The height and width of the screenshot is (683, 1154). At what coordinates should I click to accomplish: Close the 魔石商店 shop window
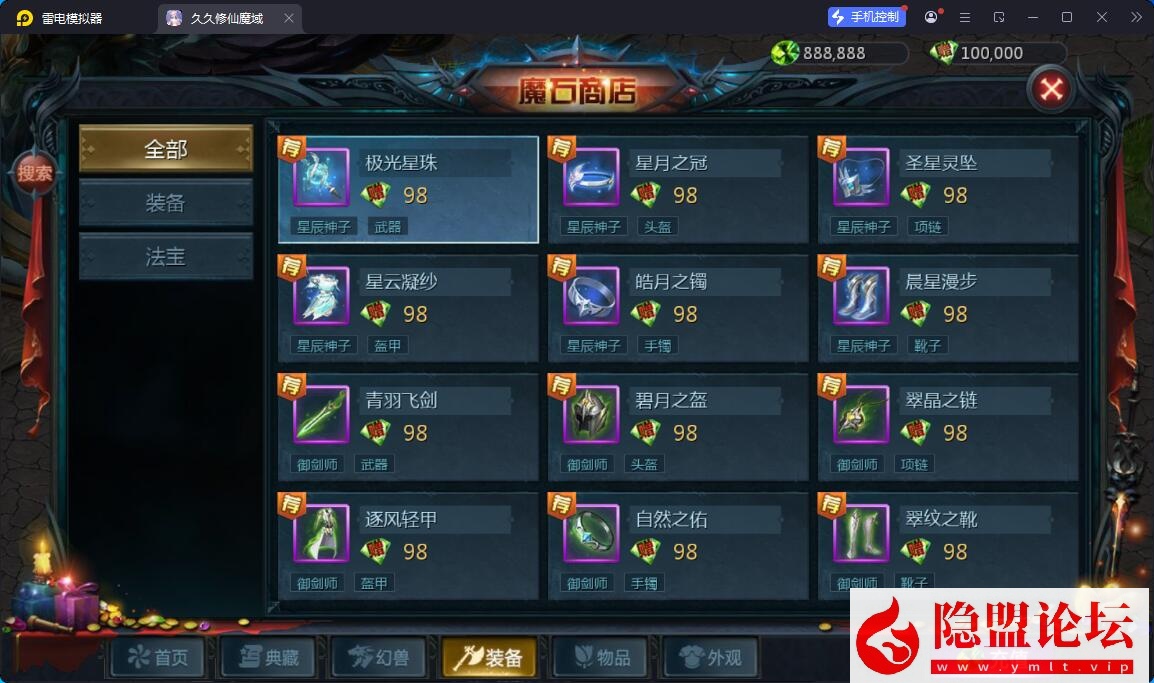[1050, 90]
